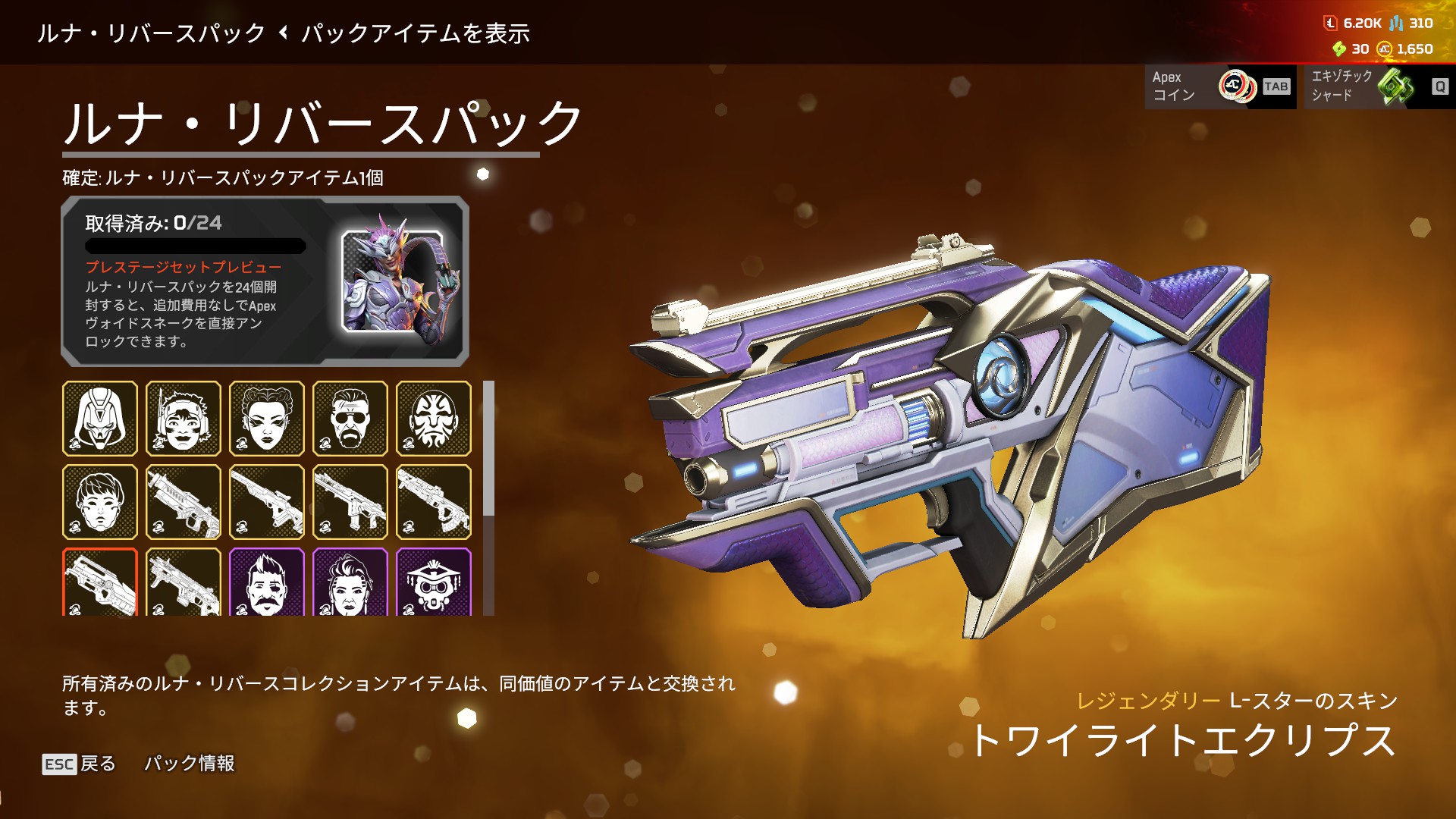
Task: Open パック情報 pack info
Action: click(190, 764)
